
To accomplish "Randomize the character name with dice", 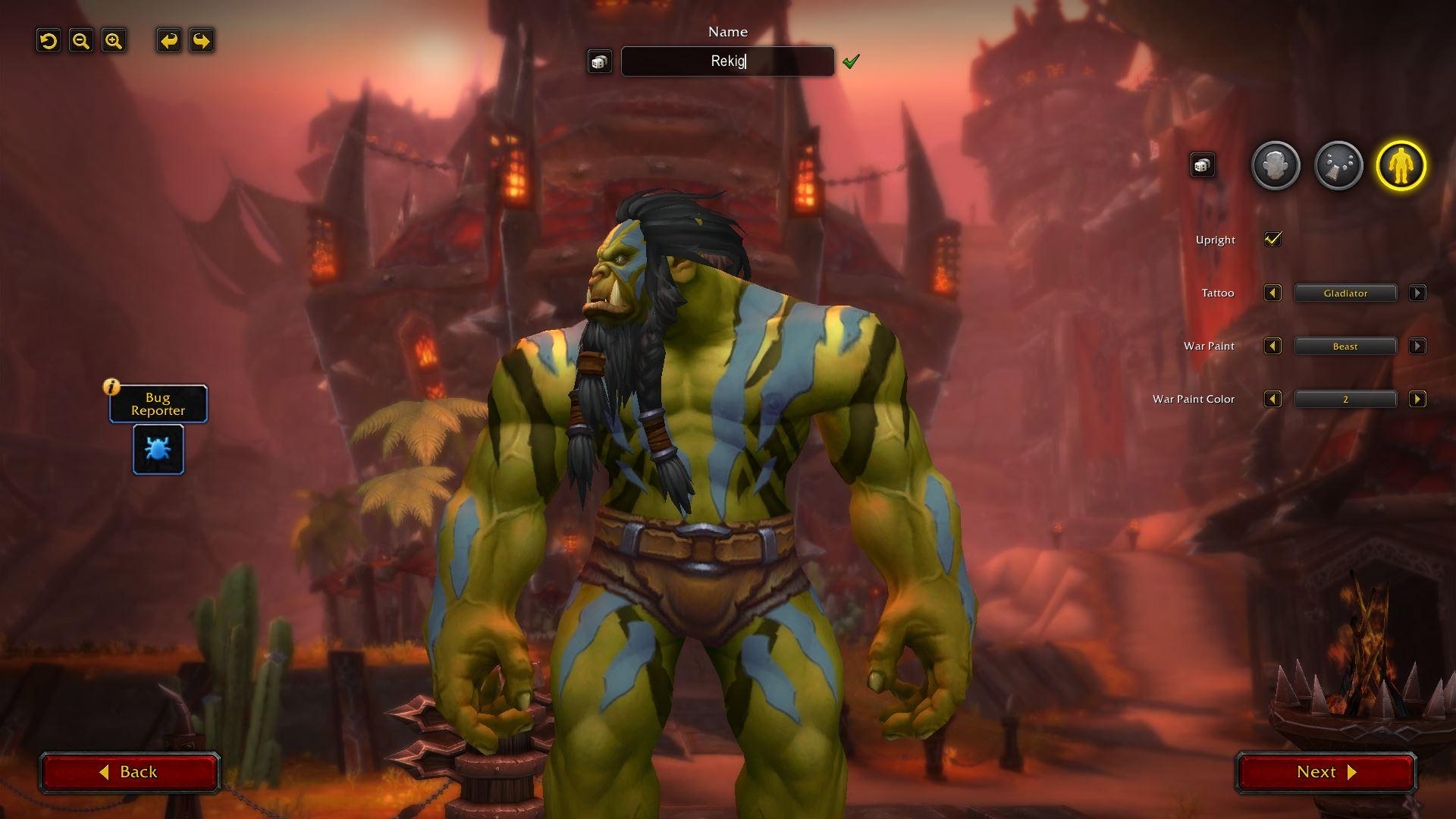I will point(599,61).
